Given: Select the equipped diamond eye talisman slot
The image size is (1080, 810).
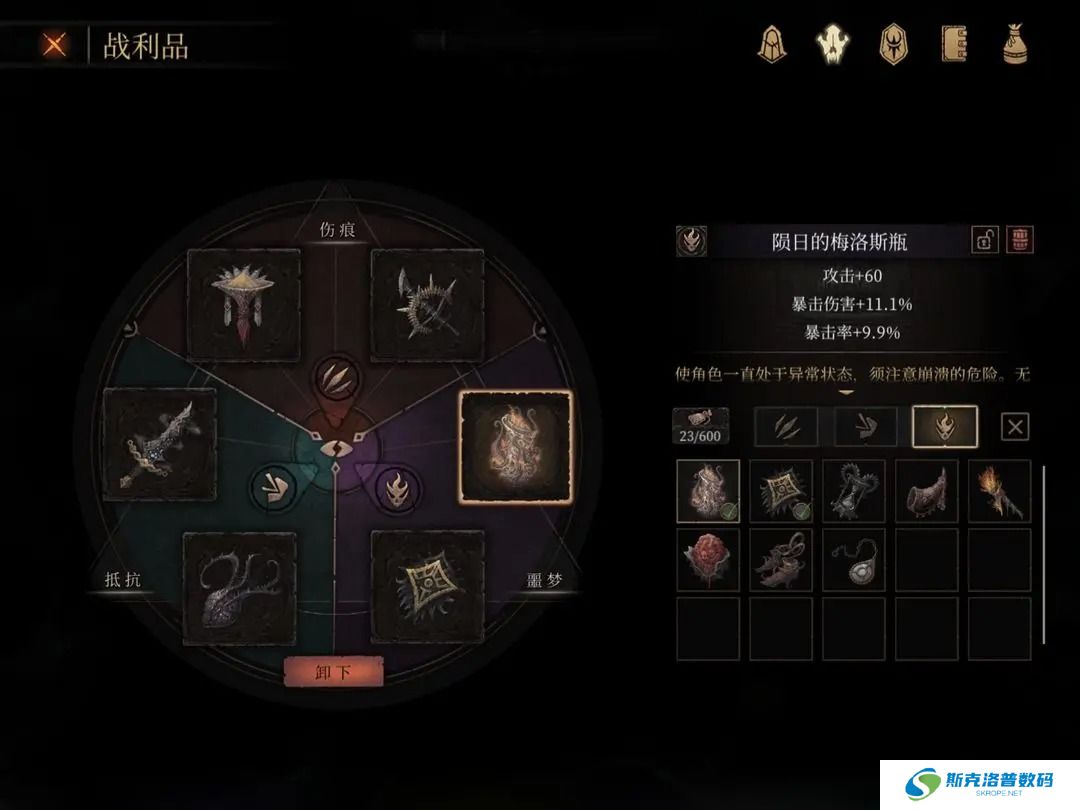Looking at the screenshot, I should pos(427,586).
